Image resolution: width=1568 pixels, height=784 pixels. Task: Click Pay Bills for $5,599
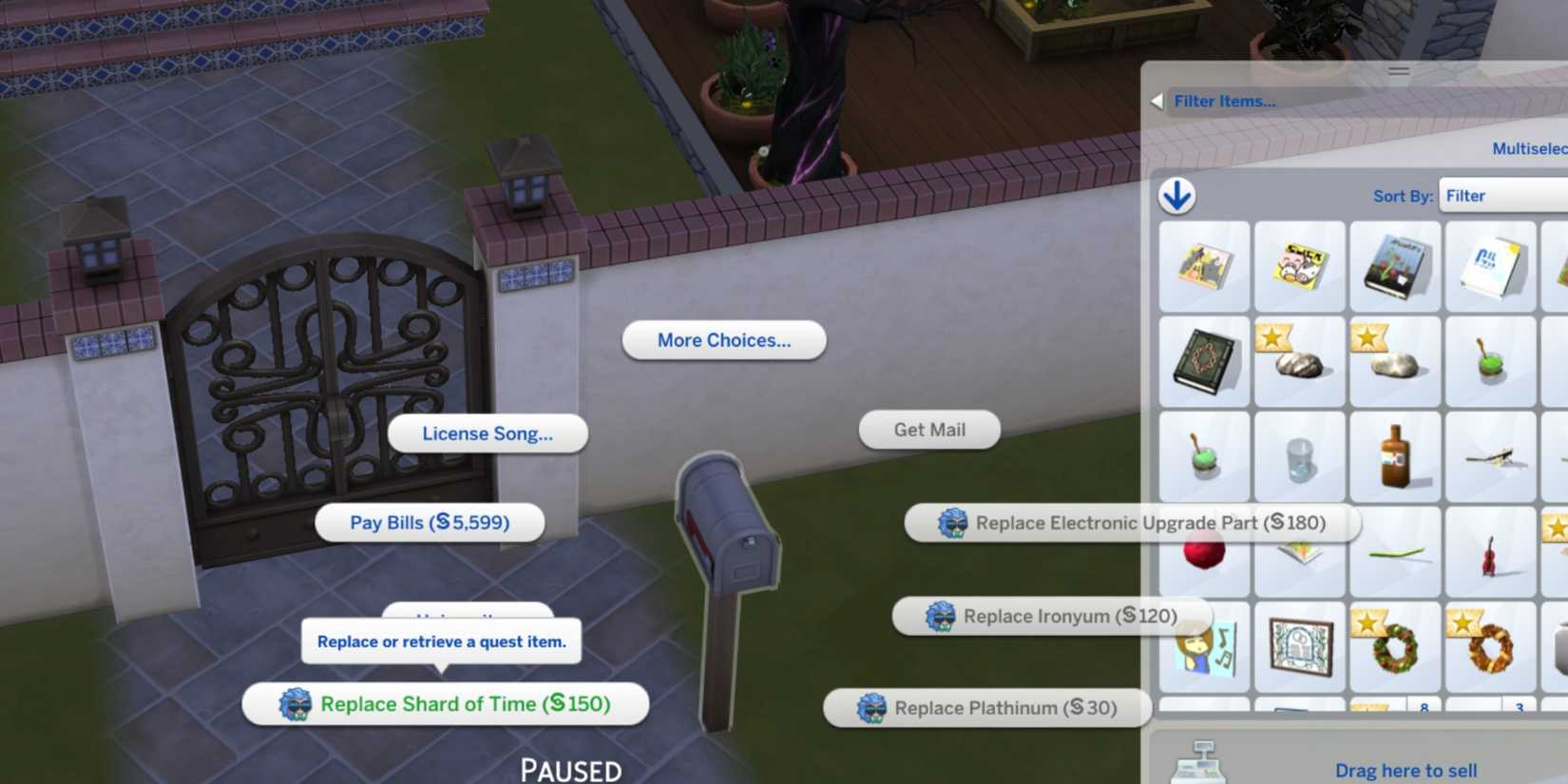coord(430,522)
